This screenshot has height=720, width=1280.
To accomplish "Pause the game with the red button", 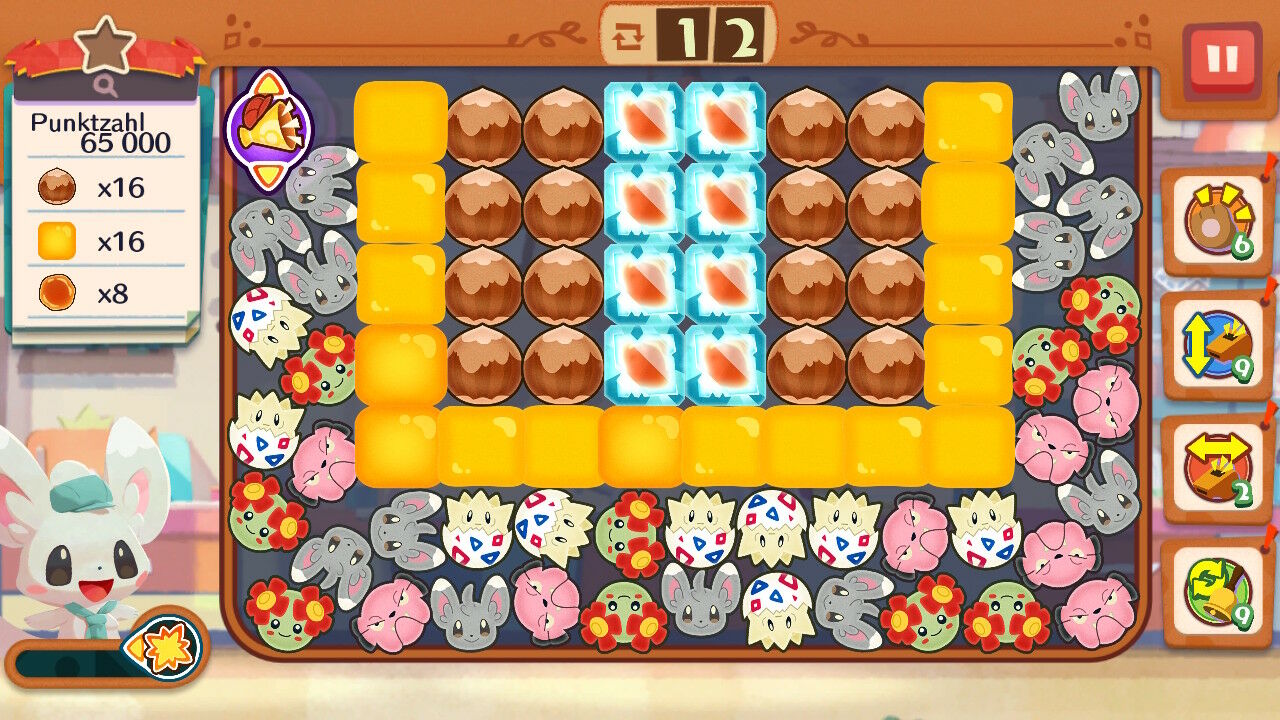I will pos(1221,60).
